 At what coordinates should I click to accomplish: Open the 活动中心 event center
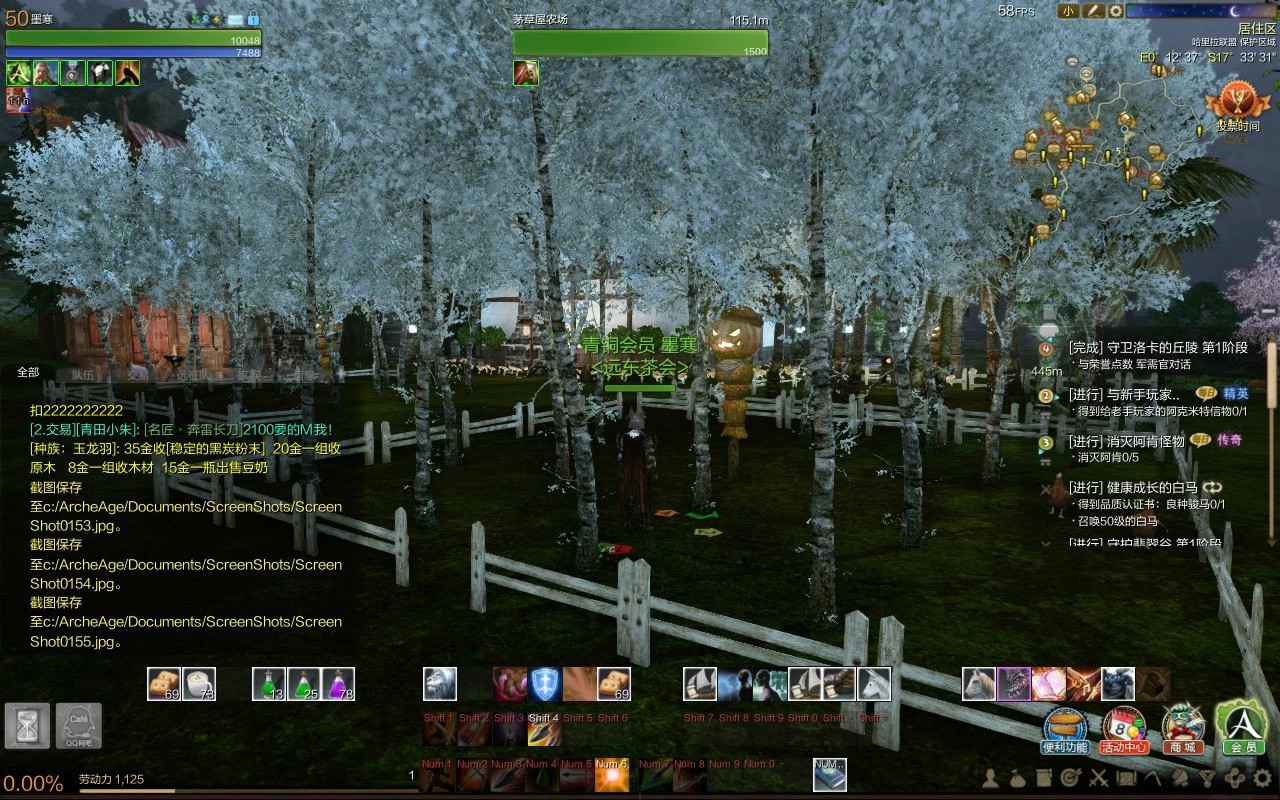click(x=1123, y=730)
